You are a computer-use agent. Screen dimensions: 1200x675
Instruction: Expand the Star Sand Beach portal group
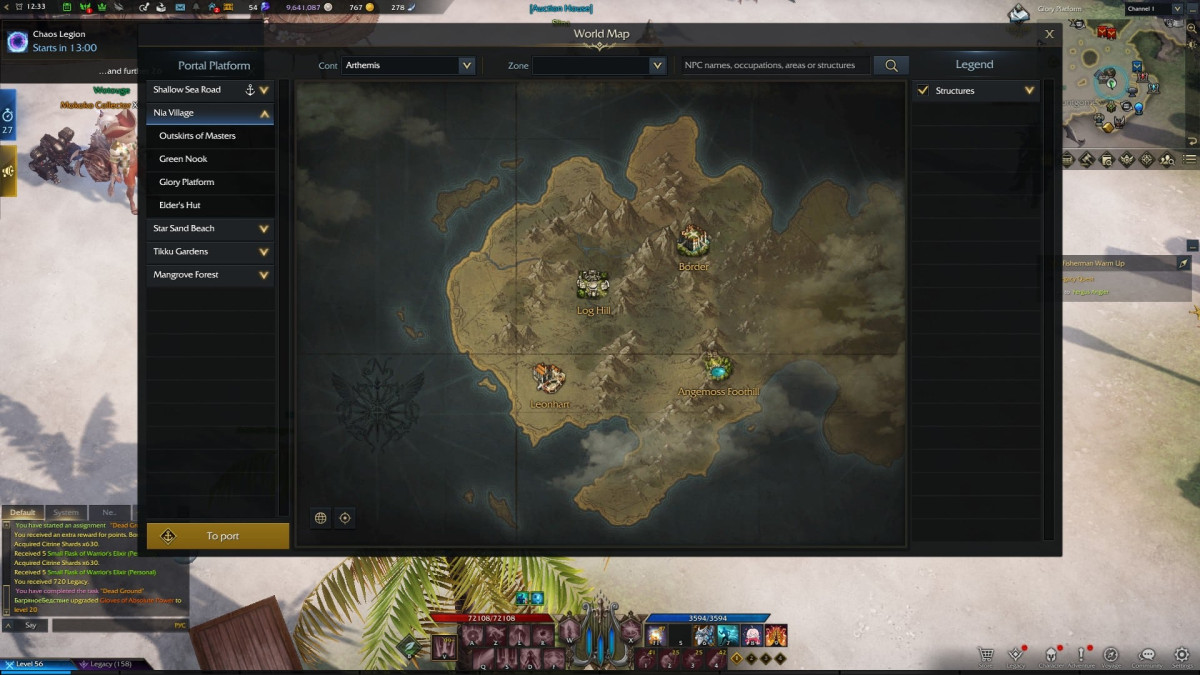264,229
